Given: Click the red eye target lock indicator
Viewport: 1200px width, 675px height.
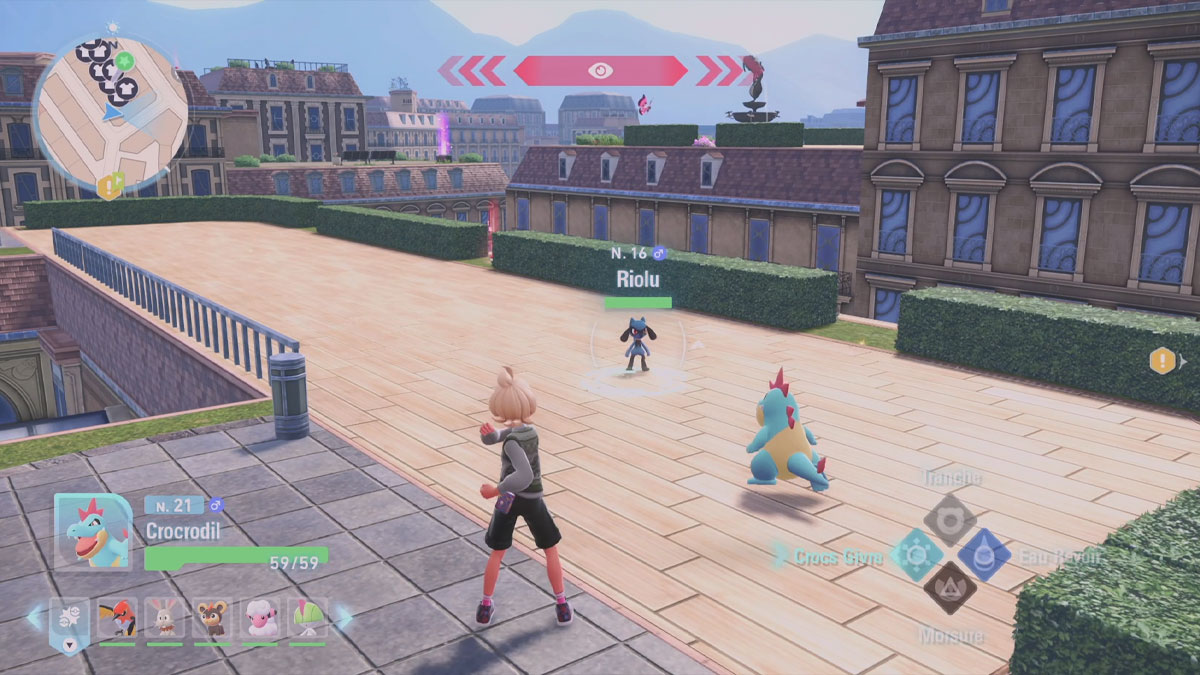Looking at the screenshot, I should click(x=600, y=70).
